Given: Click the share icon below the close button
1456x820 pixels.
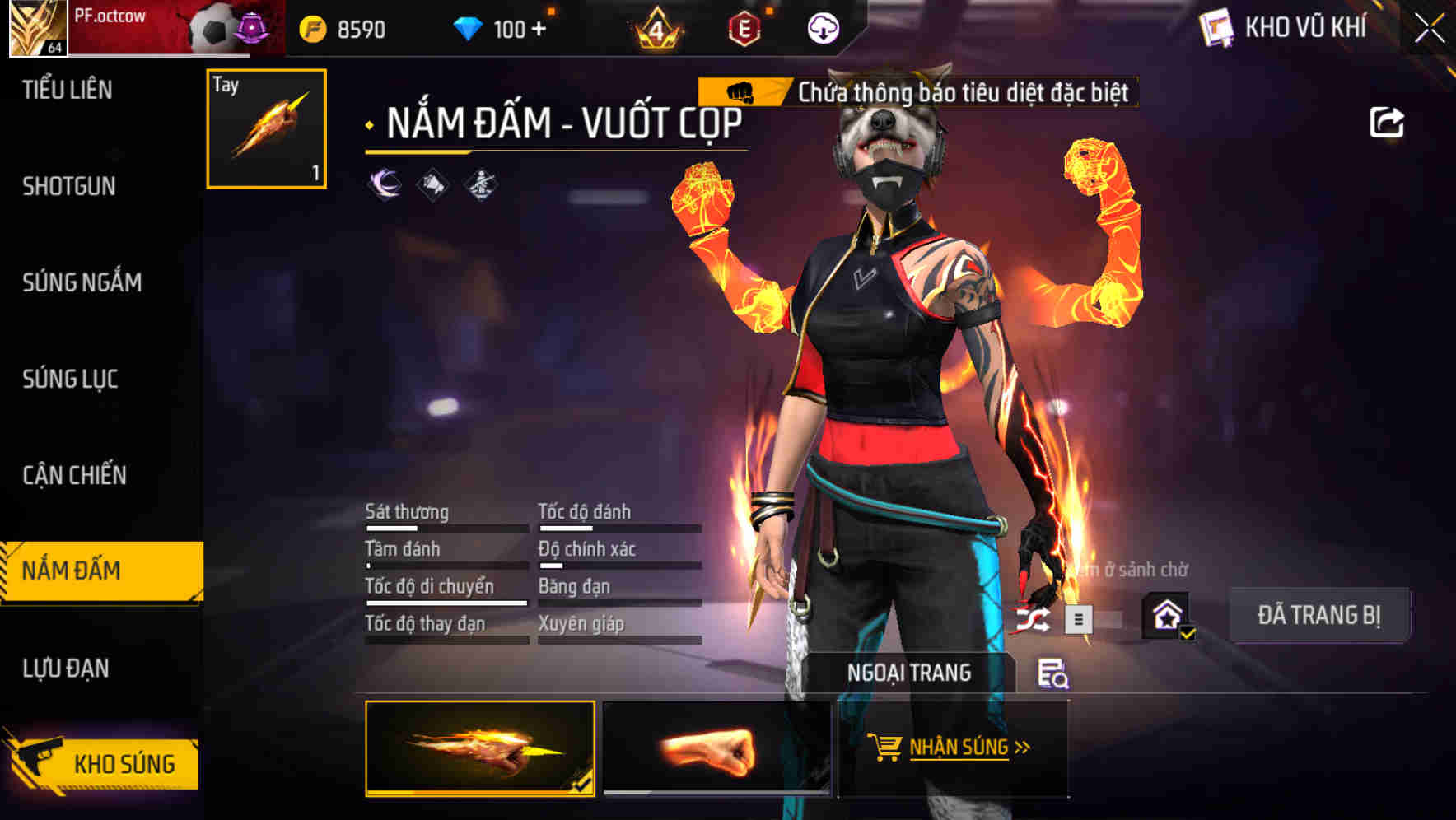Looking at the screenshot, I should [x=1388, y=122].
